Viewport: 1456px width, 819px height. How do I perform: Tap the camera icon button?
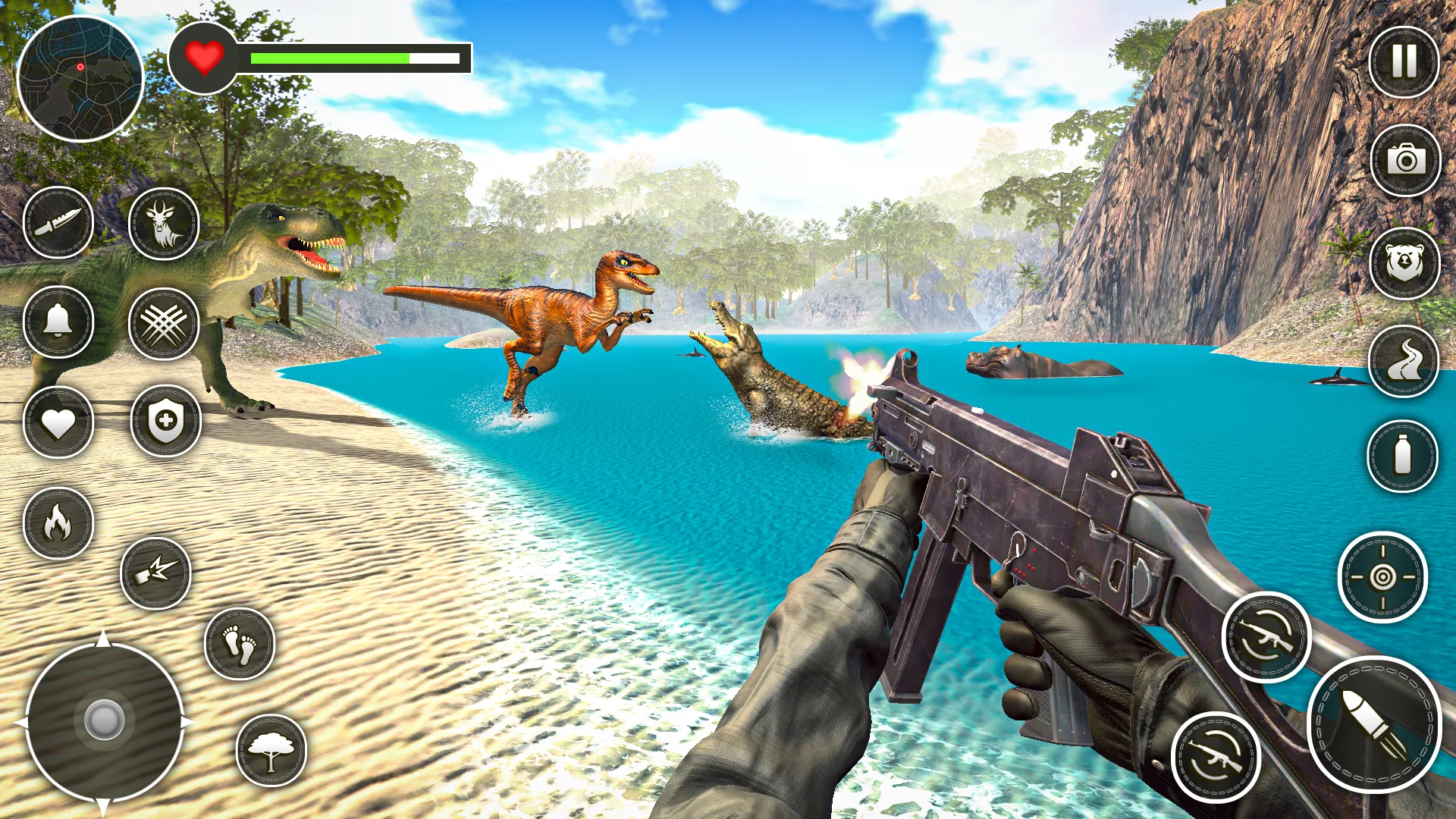point(1405,161)
